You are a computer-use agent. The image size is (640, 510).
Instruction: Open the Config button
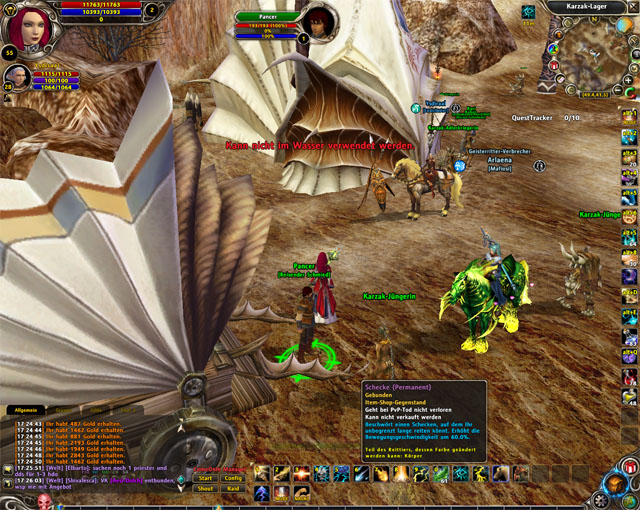point(233,478)
